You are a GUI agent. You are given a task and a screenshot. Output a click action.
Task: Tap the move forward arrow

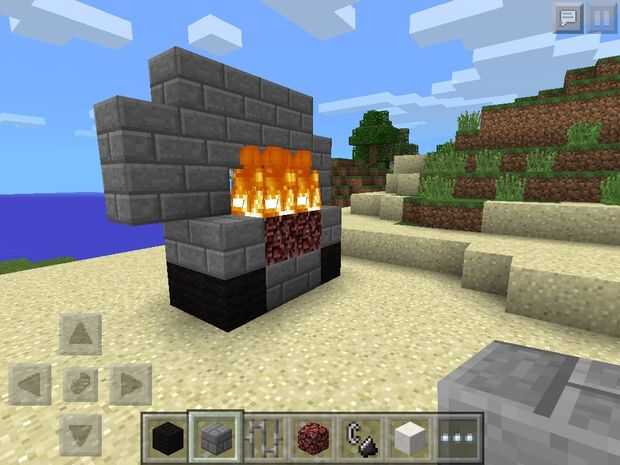(x=81, y=333)
